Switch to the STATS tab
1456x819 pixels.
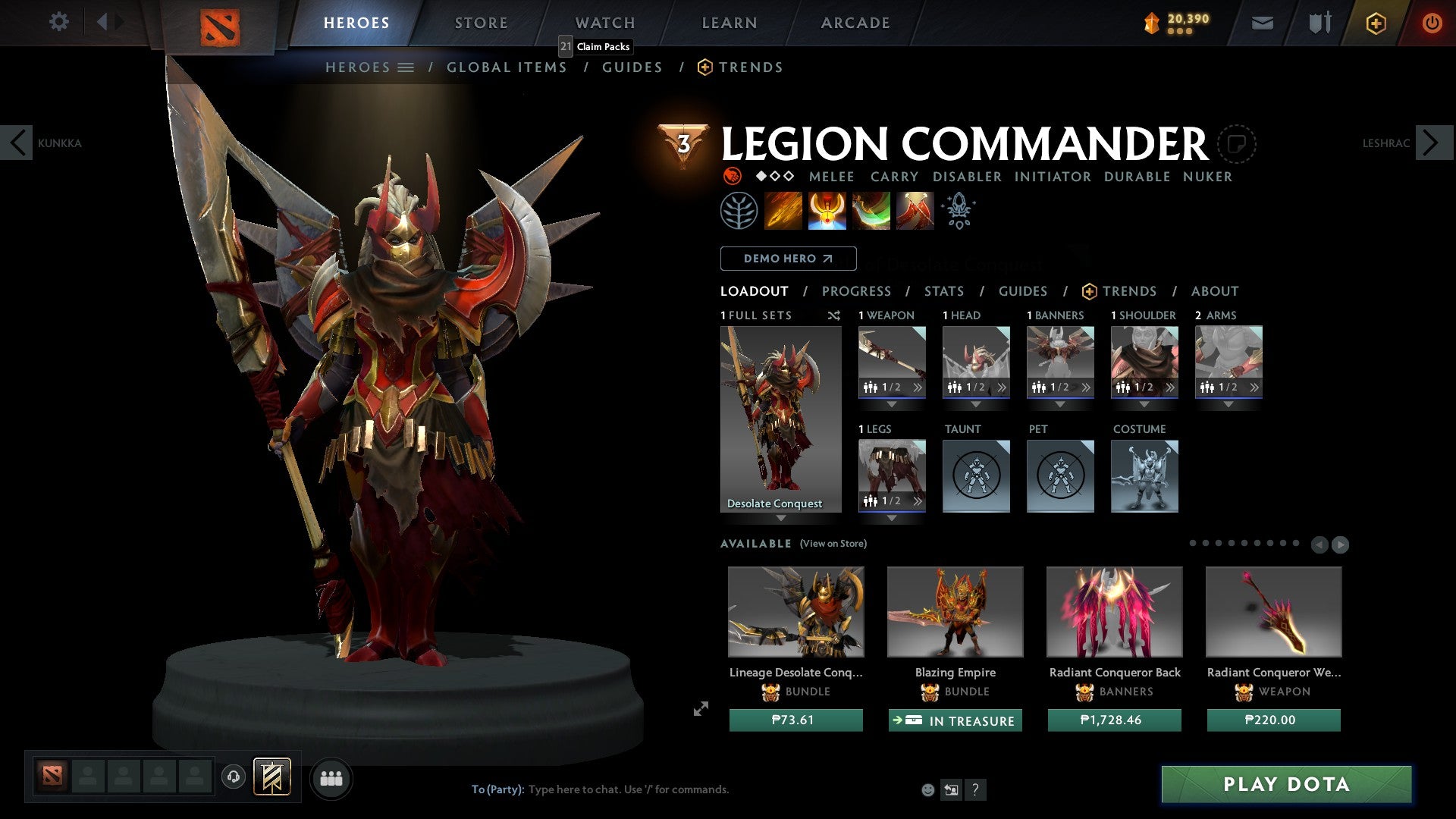944,290
